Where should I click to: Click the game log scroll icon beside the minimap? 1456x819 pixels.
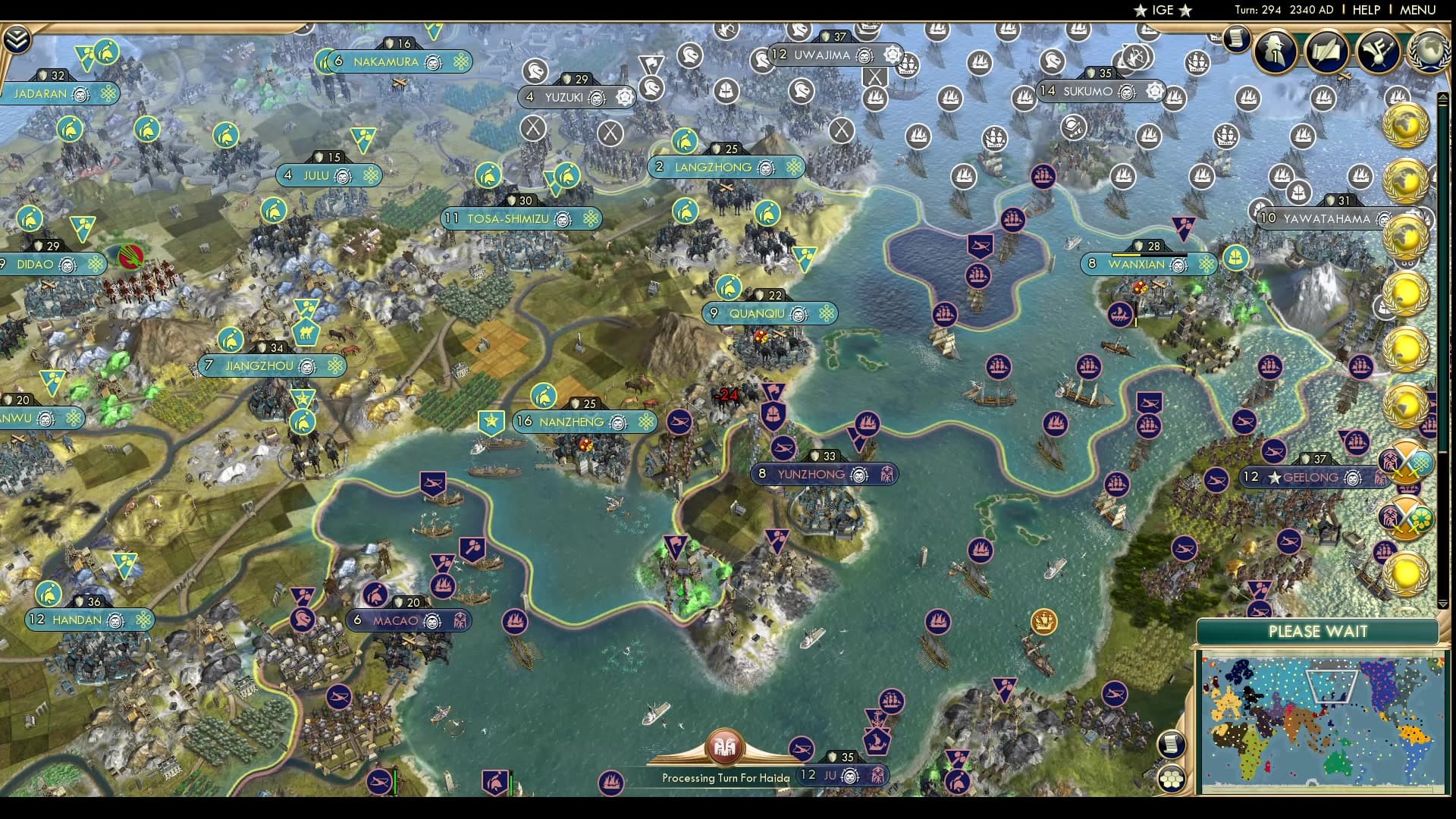coord(1171,744)
